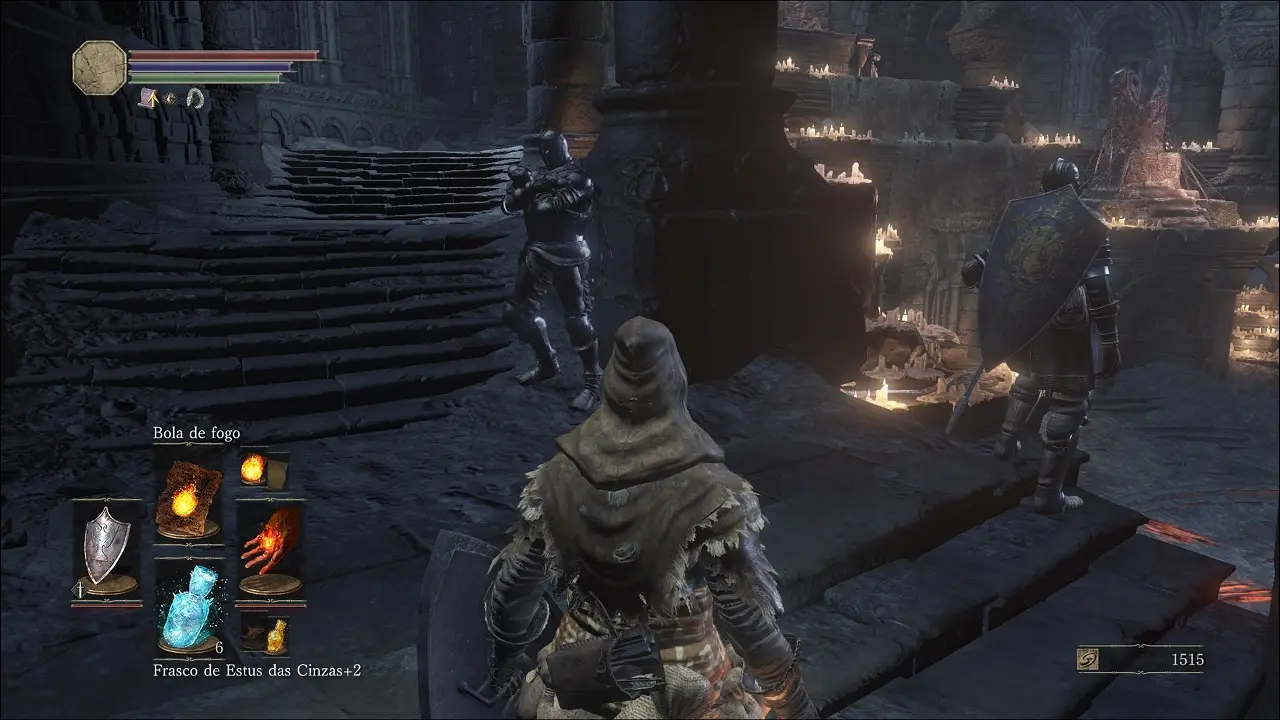
Task: Click the dark diamond status icon
Action: (x=171, y=98)
